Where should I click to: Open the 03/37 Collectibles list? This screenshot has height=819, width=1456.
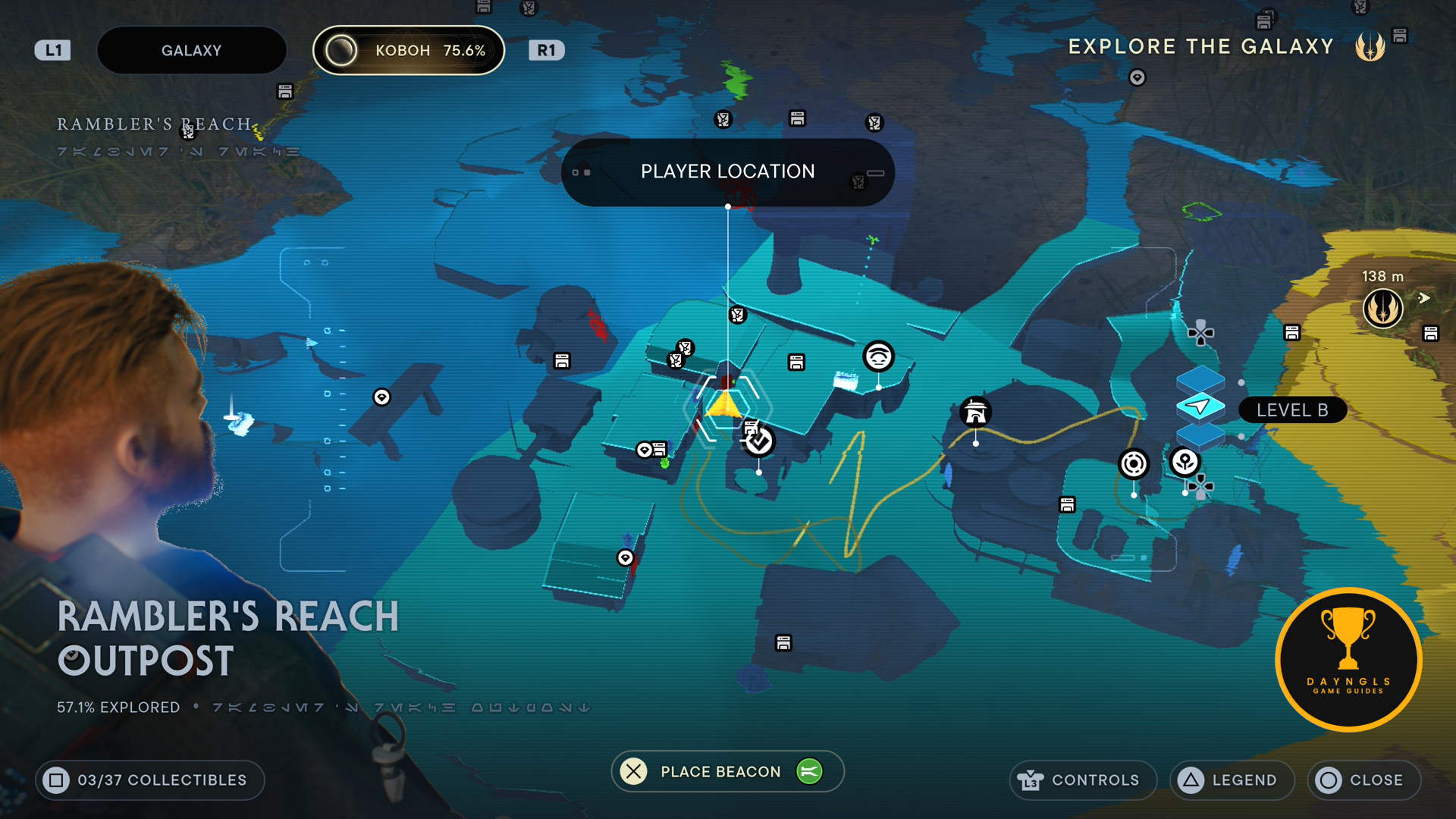(x=149, y=780)
